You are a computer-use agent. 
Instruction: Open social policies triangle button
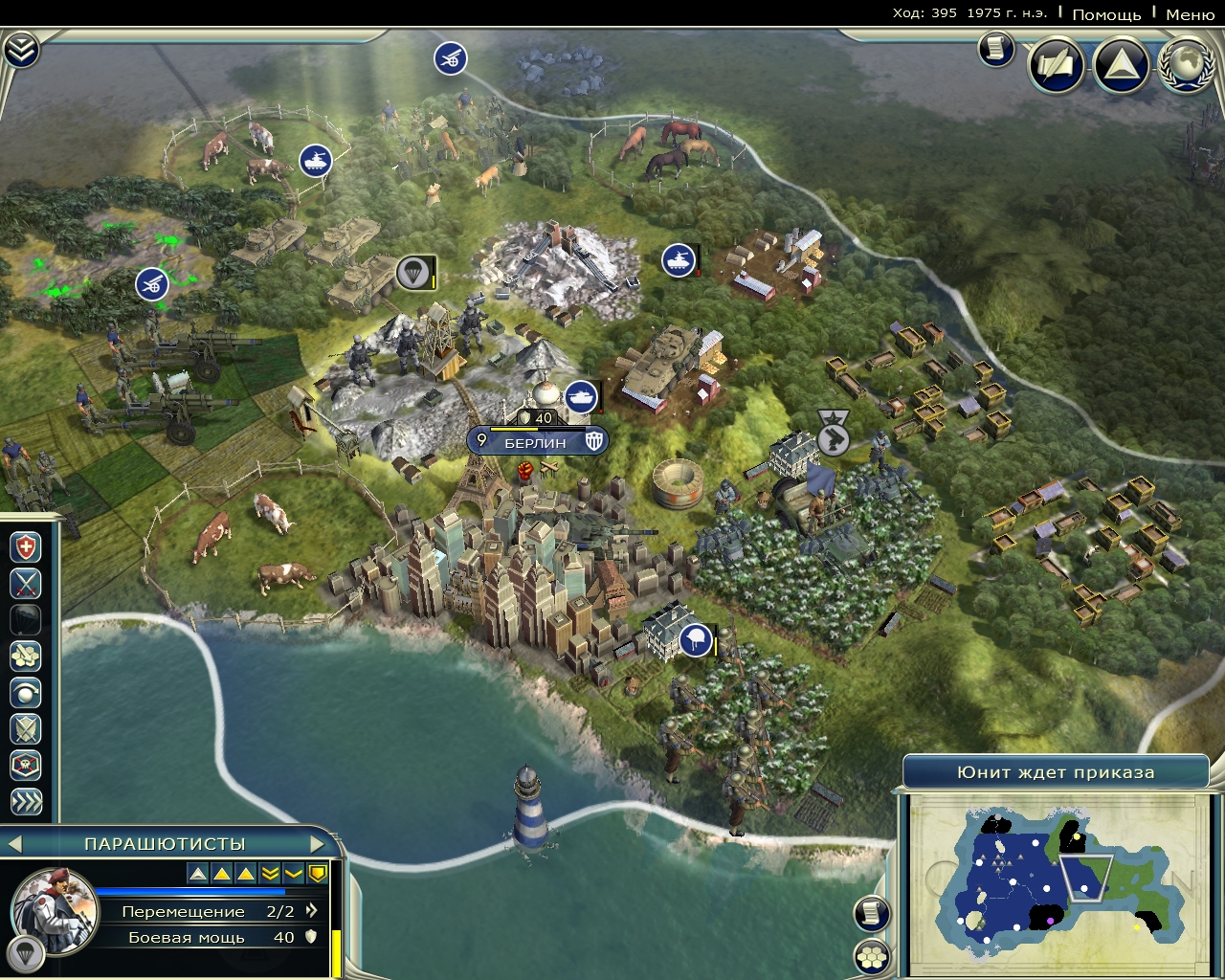click(x=1121, y=65)
